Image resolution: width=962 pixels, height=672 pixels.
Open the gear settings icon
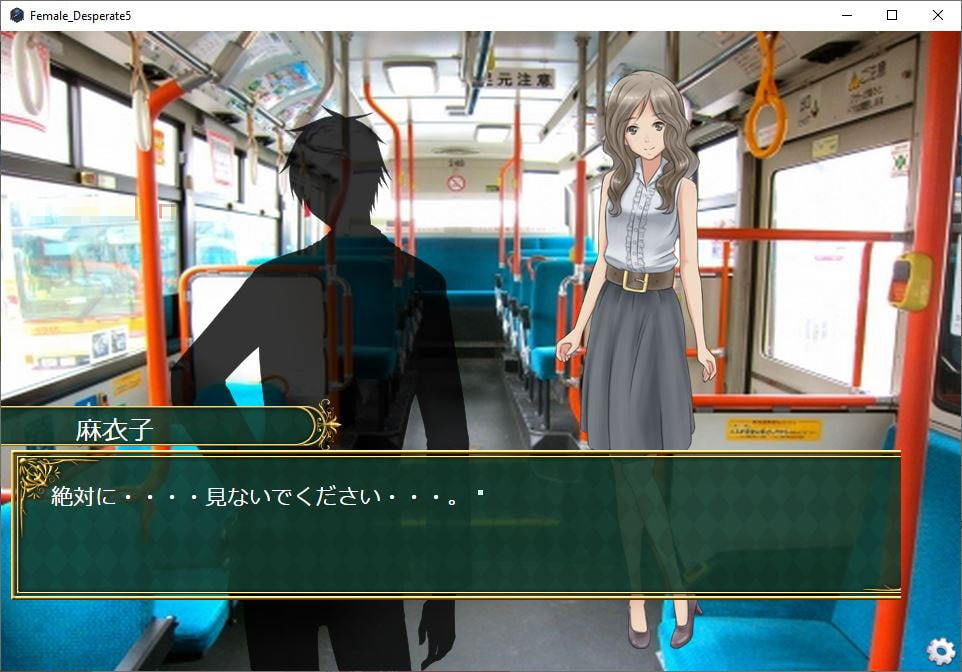tap(940, 651)
